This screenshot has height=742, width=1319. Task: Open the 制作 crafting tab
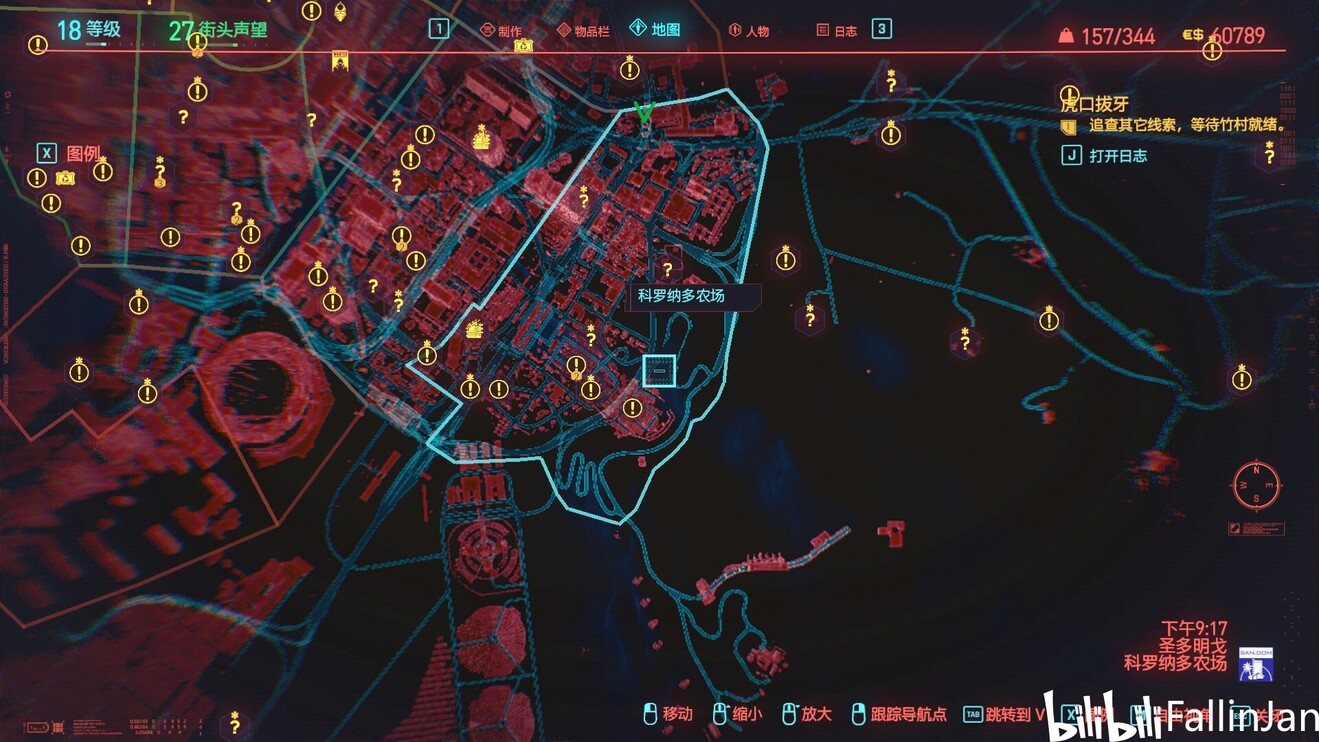[x=501, y=30]
